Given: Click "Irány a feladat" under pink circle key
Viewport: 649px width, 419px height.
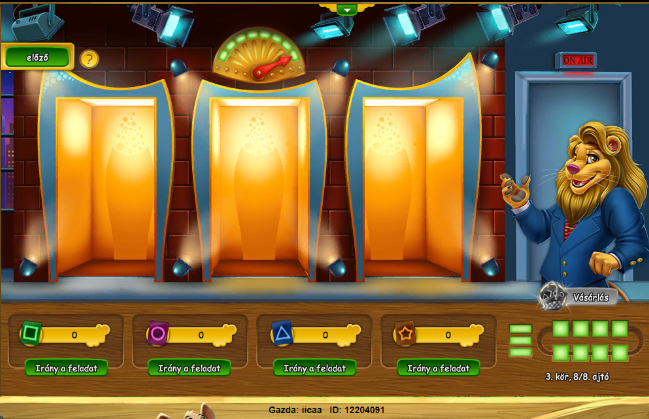Looking at the screenshot, I should click(189, 368).
